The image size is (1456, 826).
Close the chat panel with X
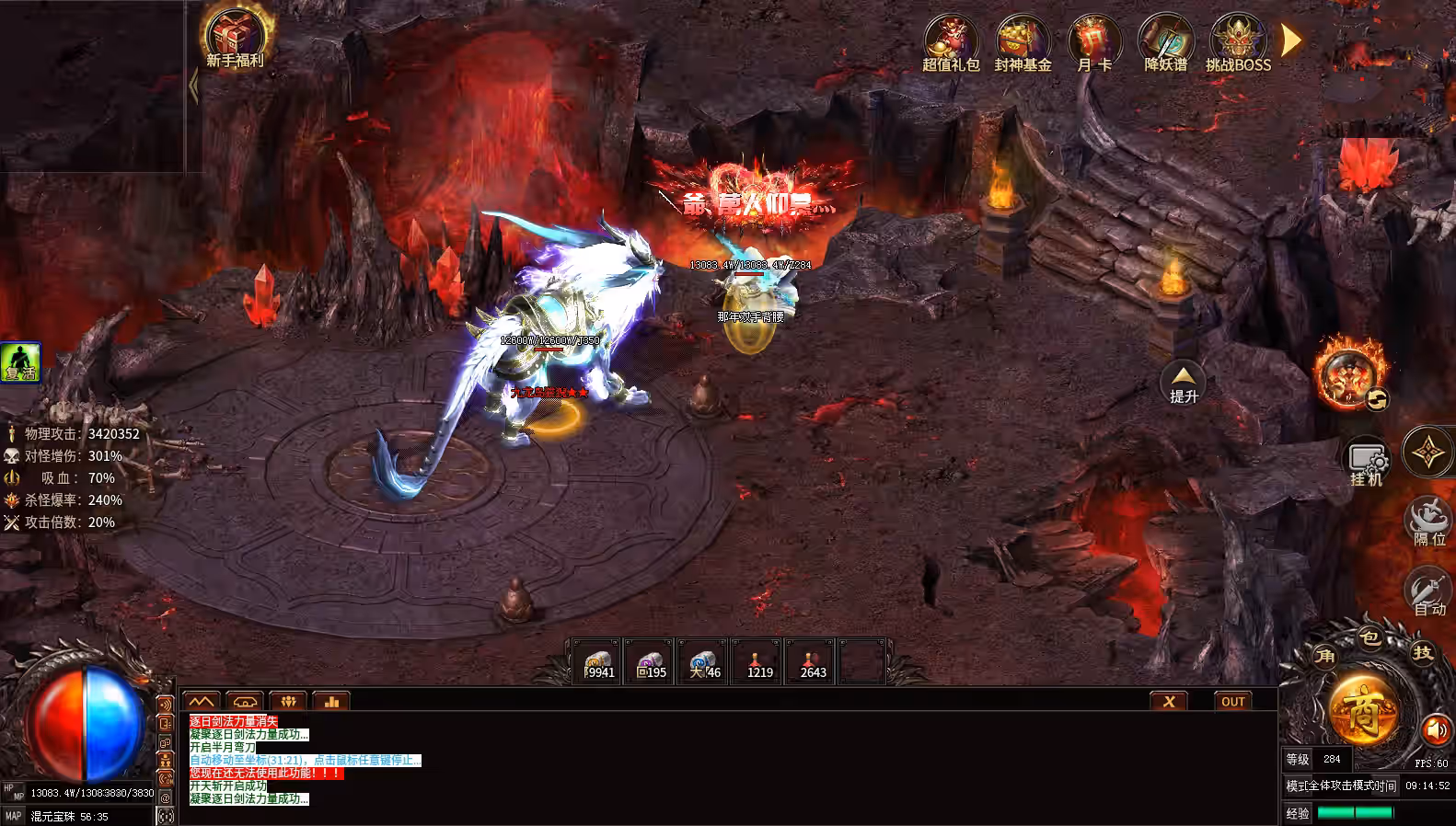click(x=1169, y=701)
